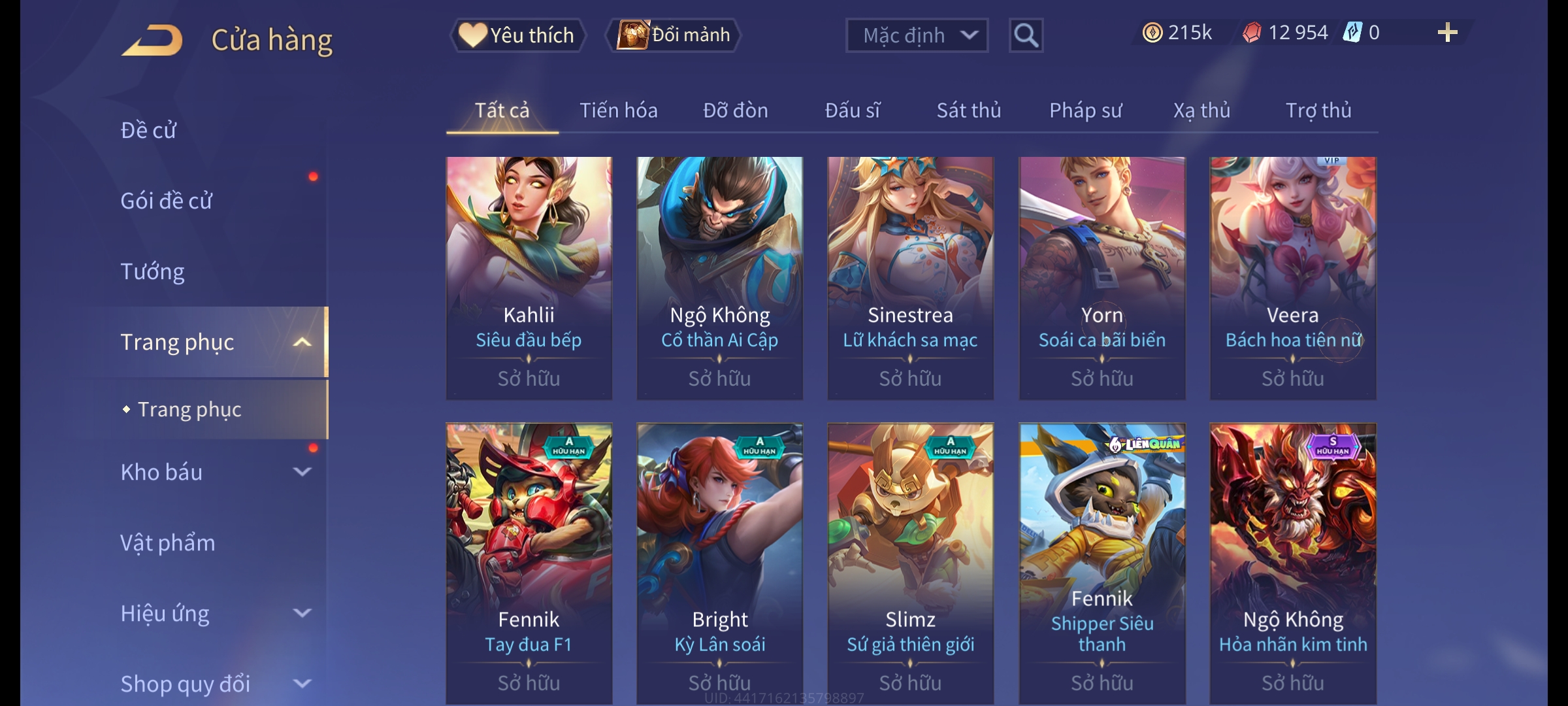Select the Sát thủ category tab

pyautogui.click(x=968, y=110)
